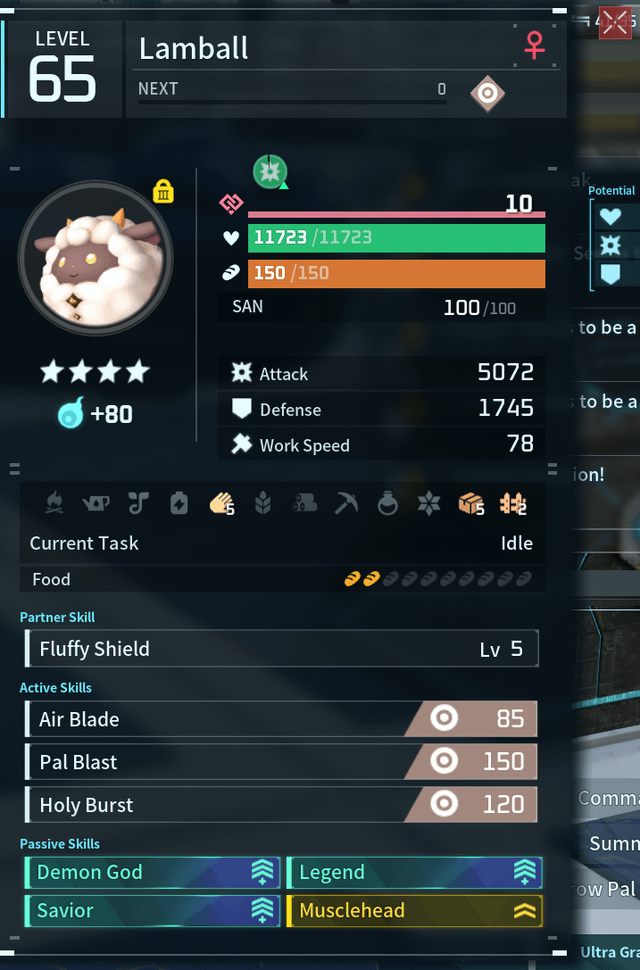View the Savior passive skill
Image resolution: width=640 pixels, height=970 pixels.
150,910
